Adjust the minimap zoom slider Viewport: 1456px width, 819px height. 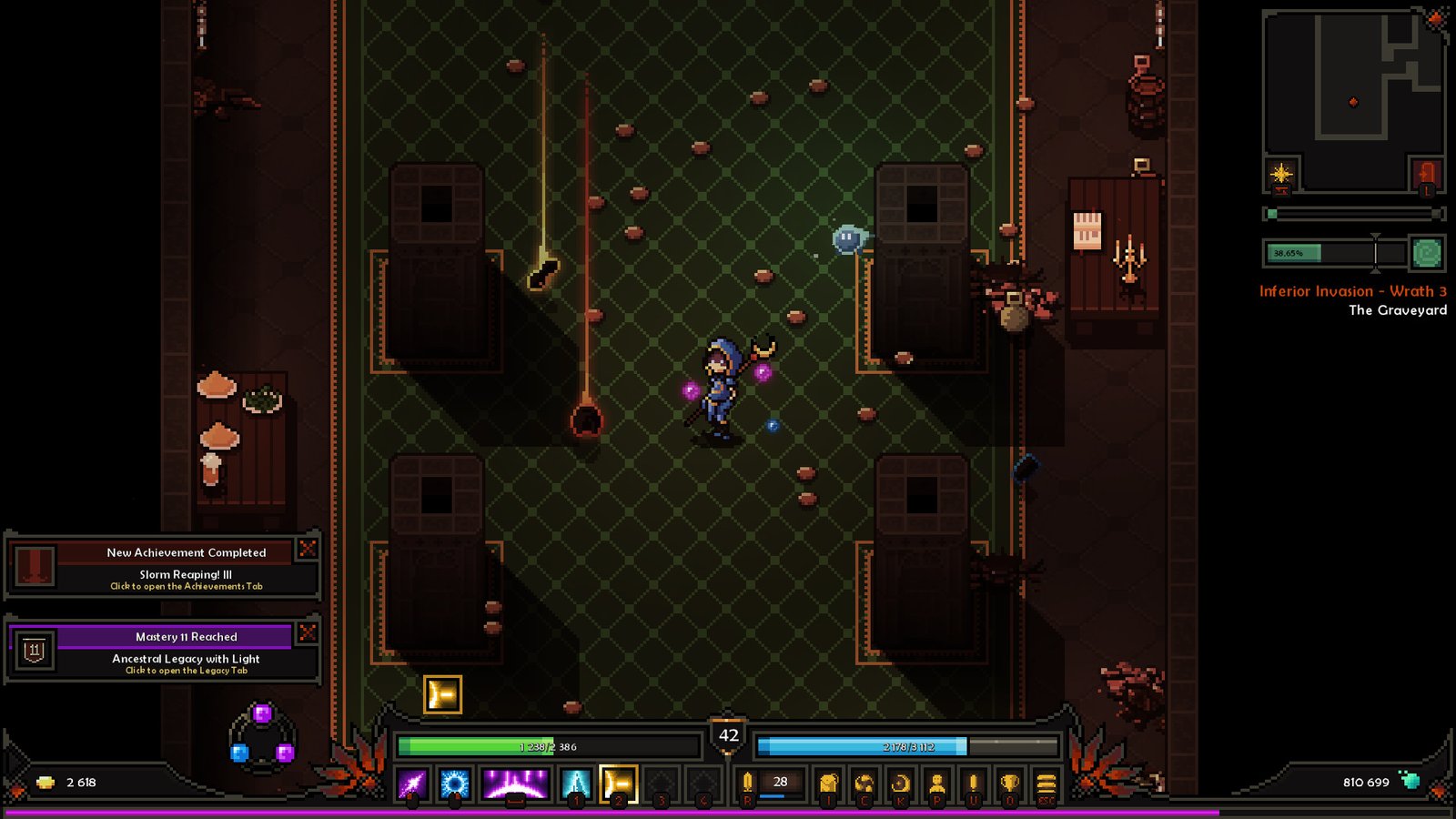(x=1271, y=212)
